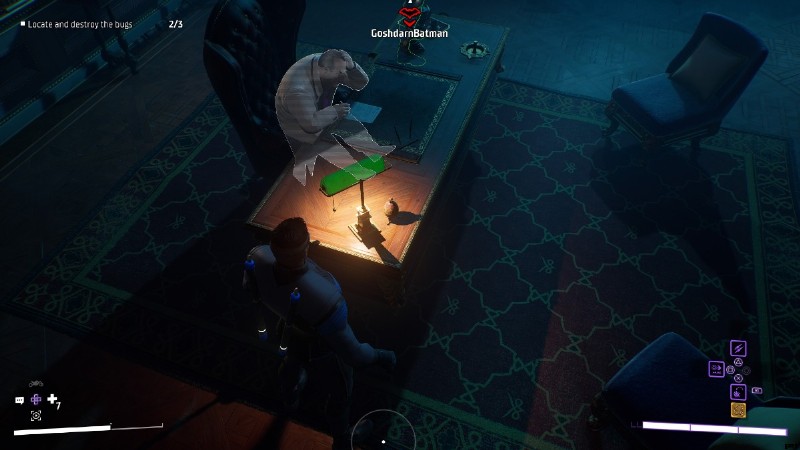Viewport: 800px width, 450px height.
Task: Open the chat speech bubble icon
Action: pos(19,400)
